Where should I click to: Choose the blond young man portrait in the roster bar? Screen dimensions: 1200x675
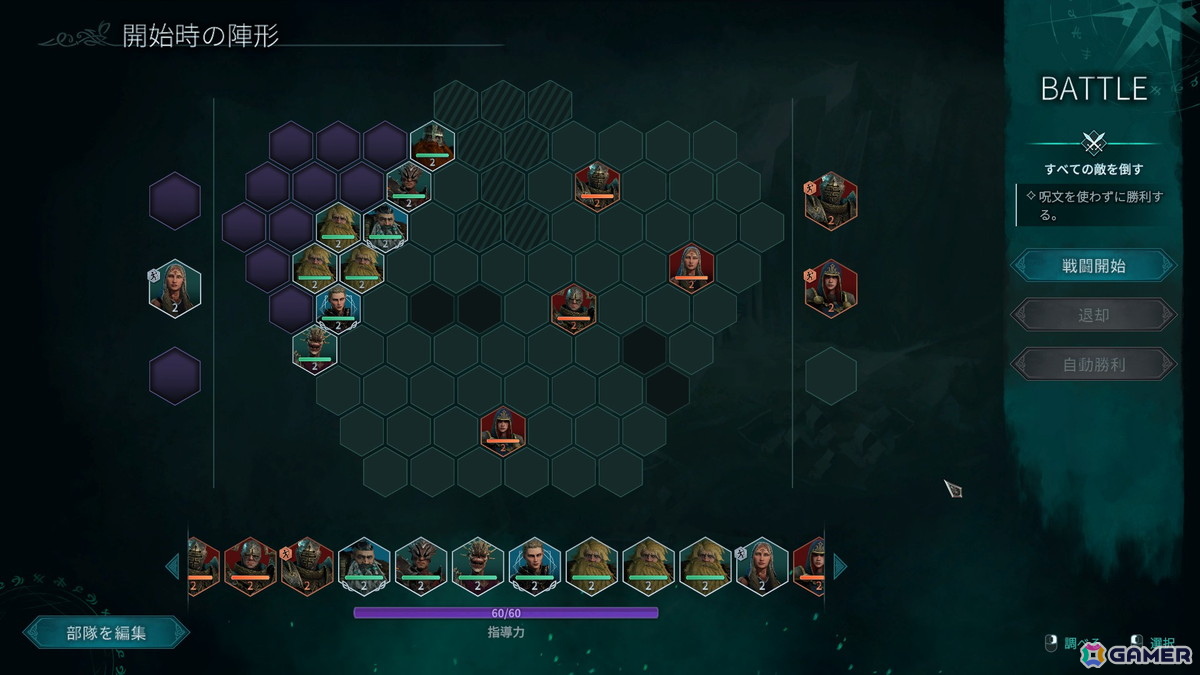click(534, 566)
